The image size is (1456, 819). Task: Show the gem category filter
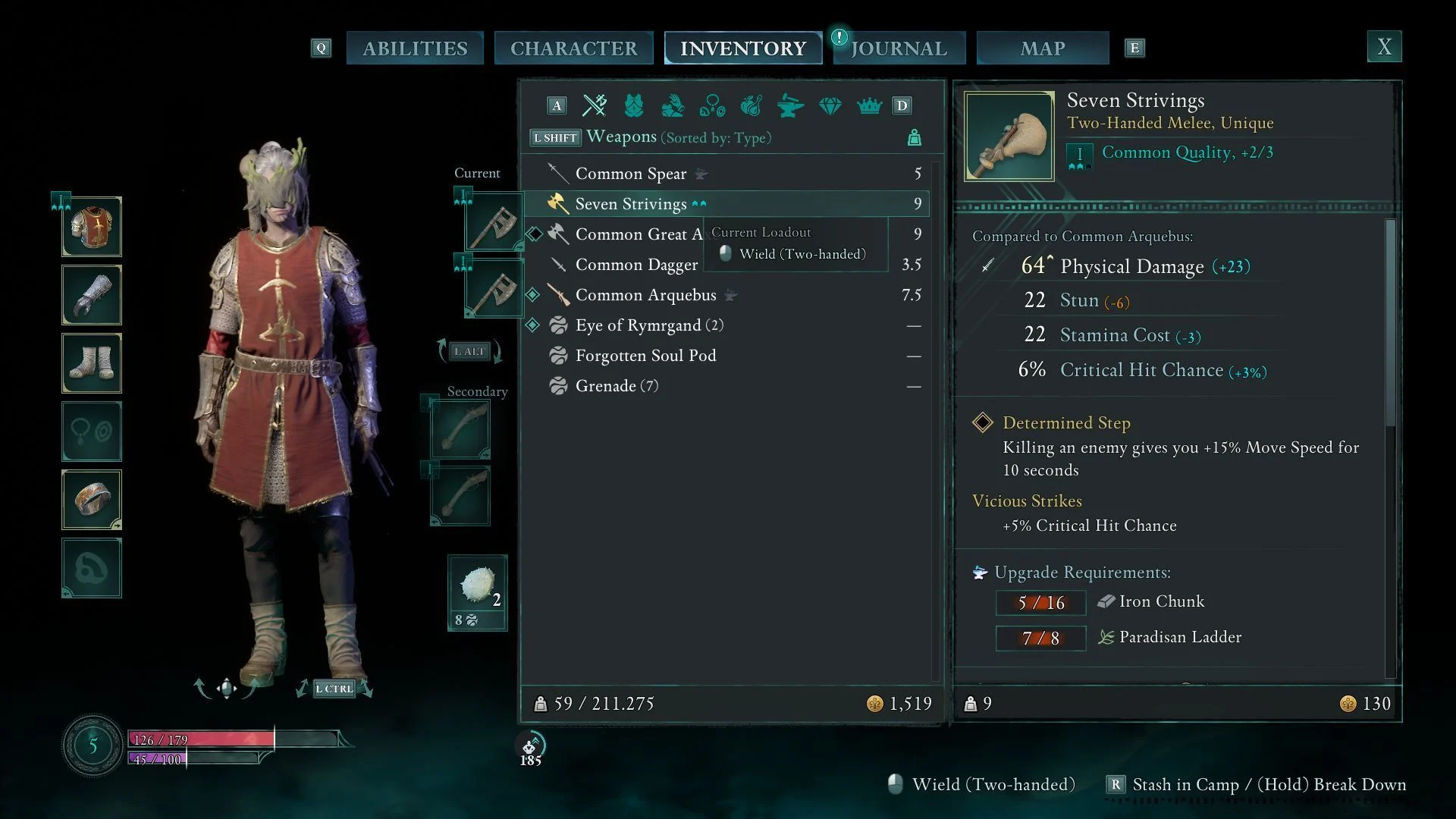point(830,105)
